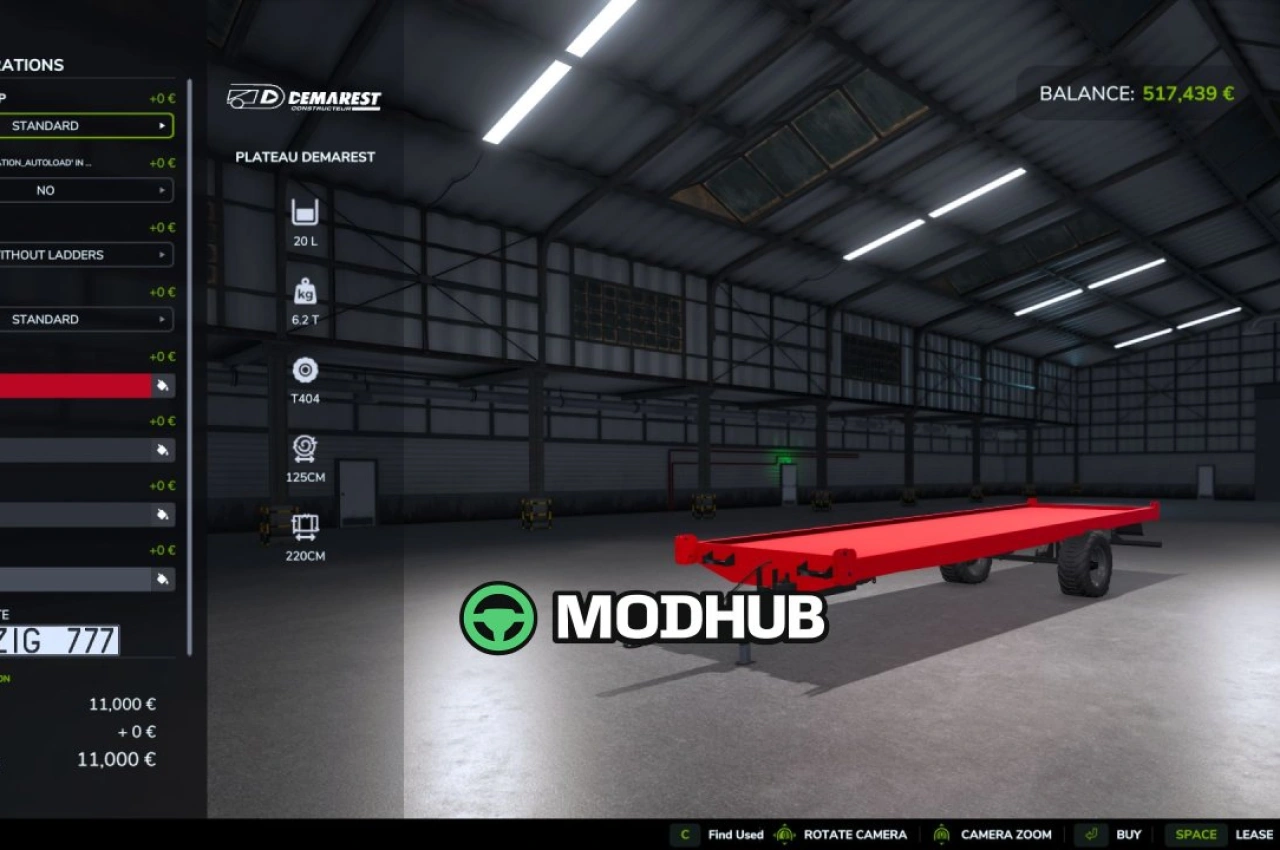Screen dimensions: 1280x850
Task: Open the STANDARD top configuration dropdown
Action: click(x=88, y=125)
